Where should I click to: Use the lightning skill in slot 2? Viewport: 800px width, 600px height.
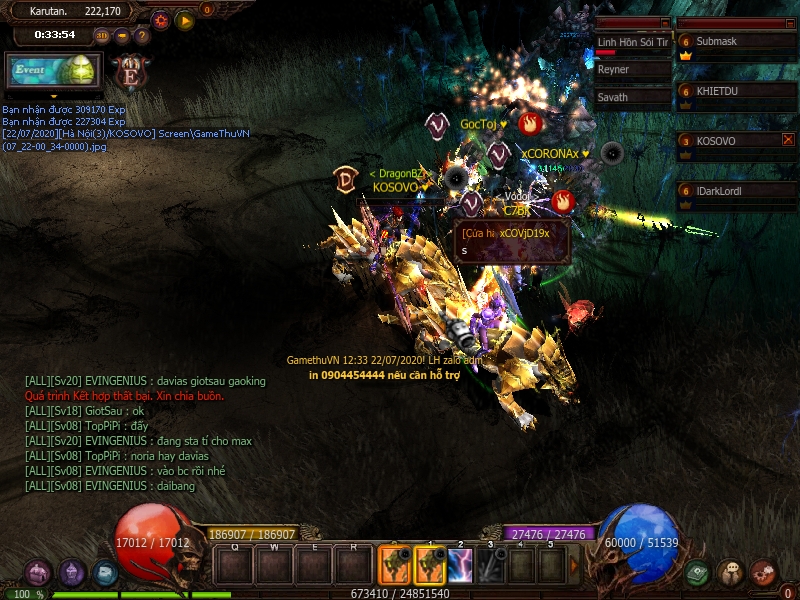tap(460, 566)
